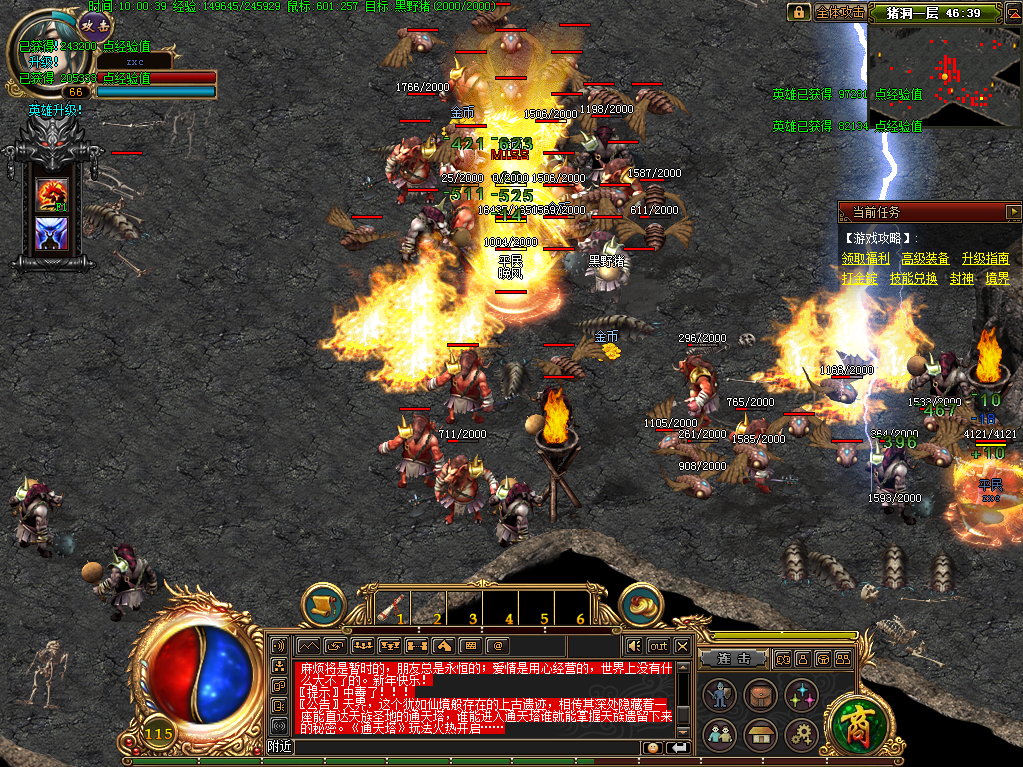Expand the 当前任务 quest panel arrow

(1013, 212)
